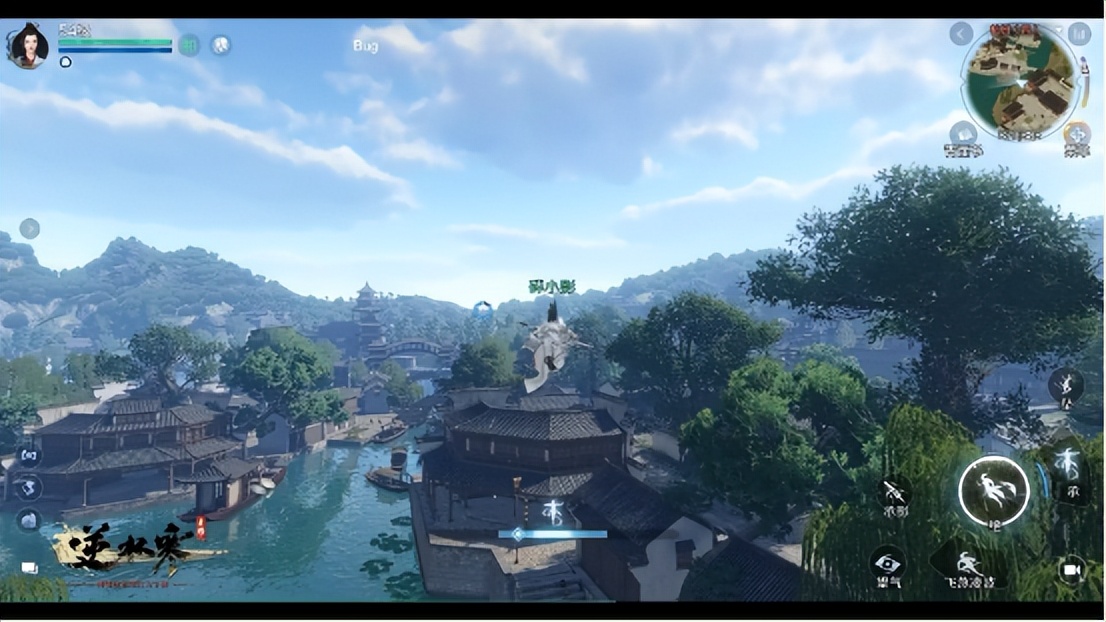Expand the left-edge arrow panel button
1106x622 pixels.
(x=29, y=228)
